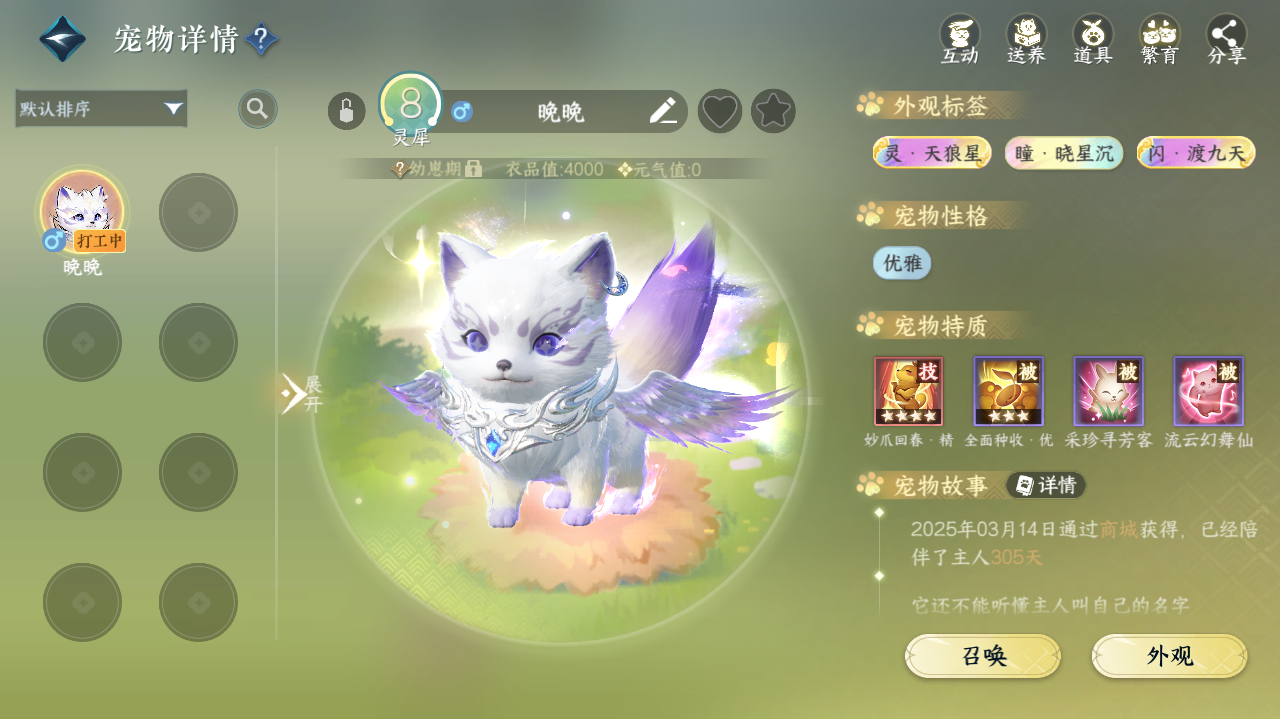Toggle the pet lock icon

tap(346, 111)
